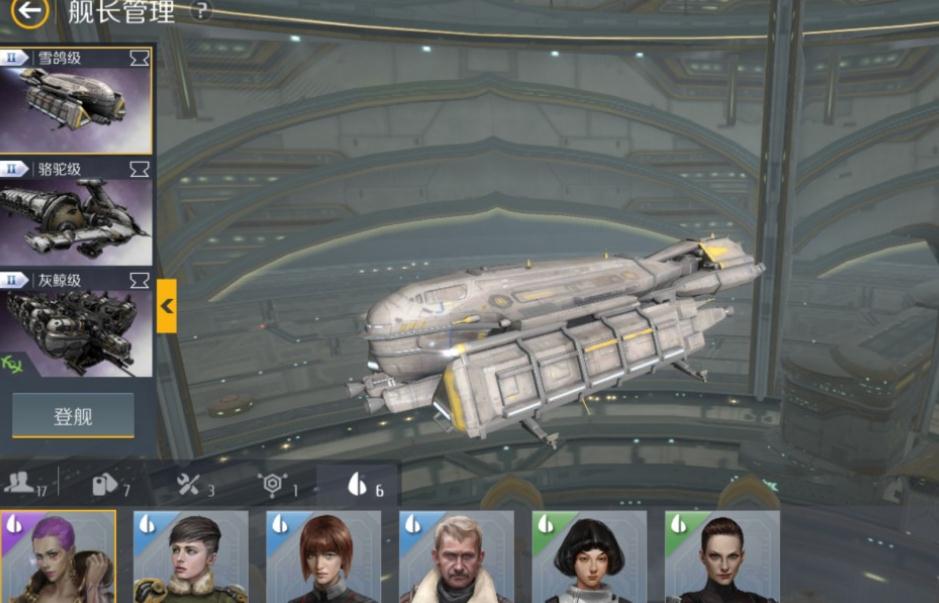Select the 雪鸽级 ship thumbnail
This screenshot has width=939, height=603.
click(x=76, y=100)
